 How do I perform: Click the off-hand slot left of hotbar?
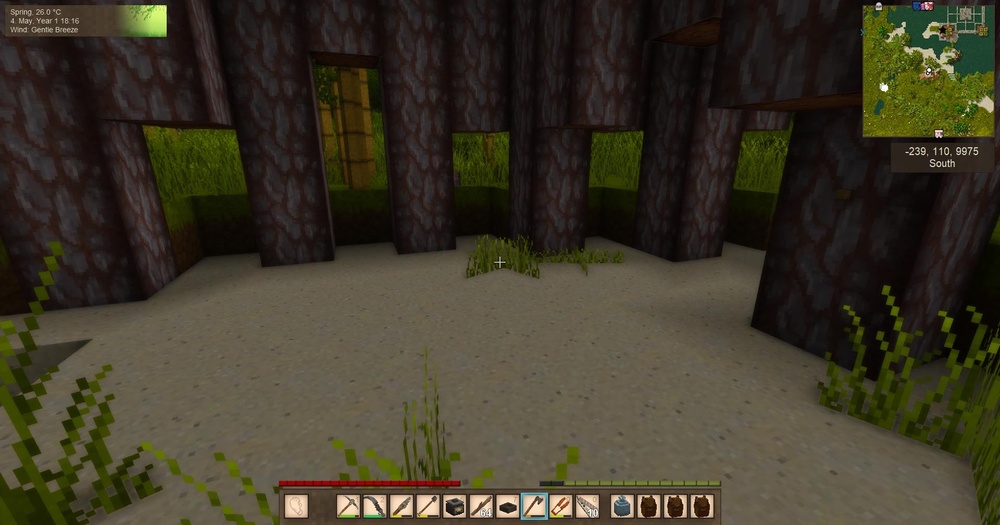[x=296, y=506]
